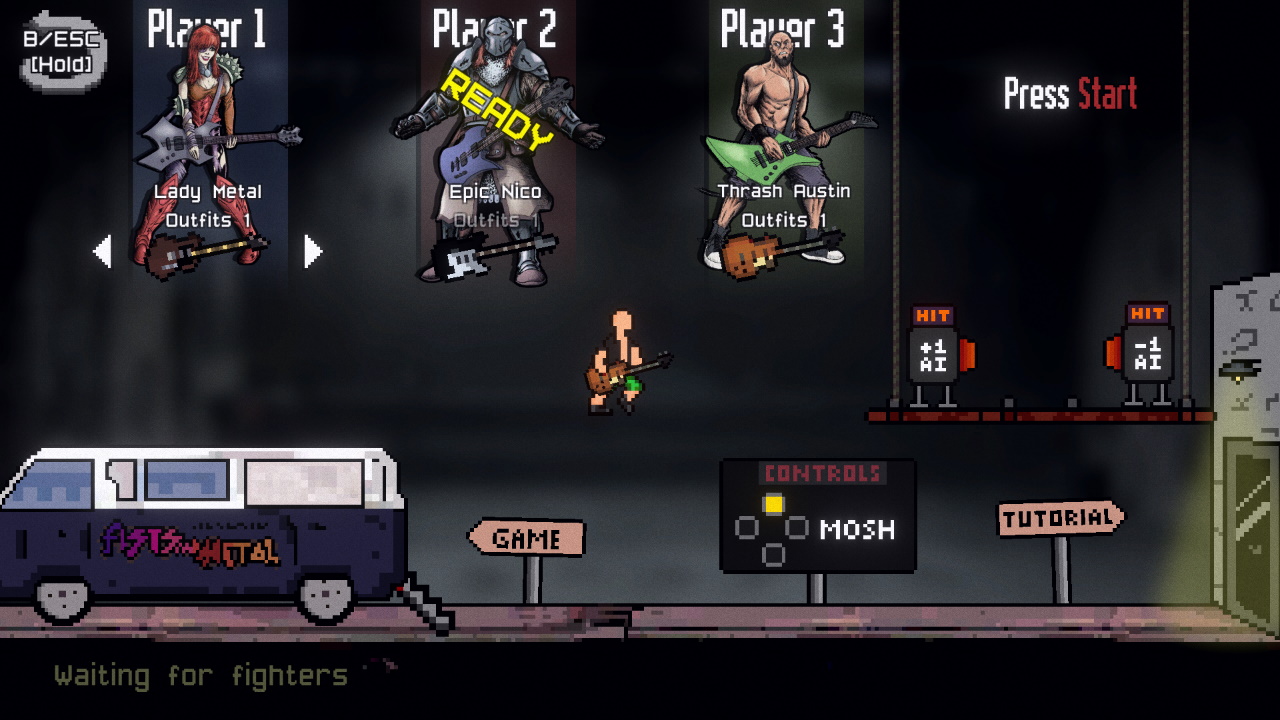Open the next outfit with Player 1 right arrow
1280x720 pixels.
(x=313, y=253)
